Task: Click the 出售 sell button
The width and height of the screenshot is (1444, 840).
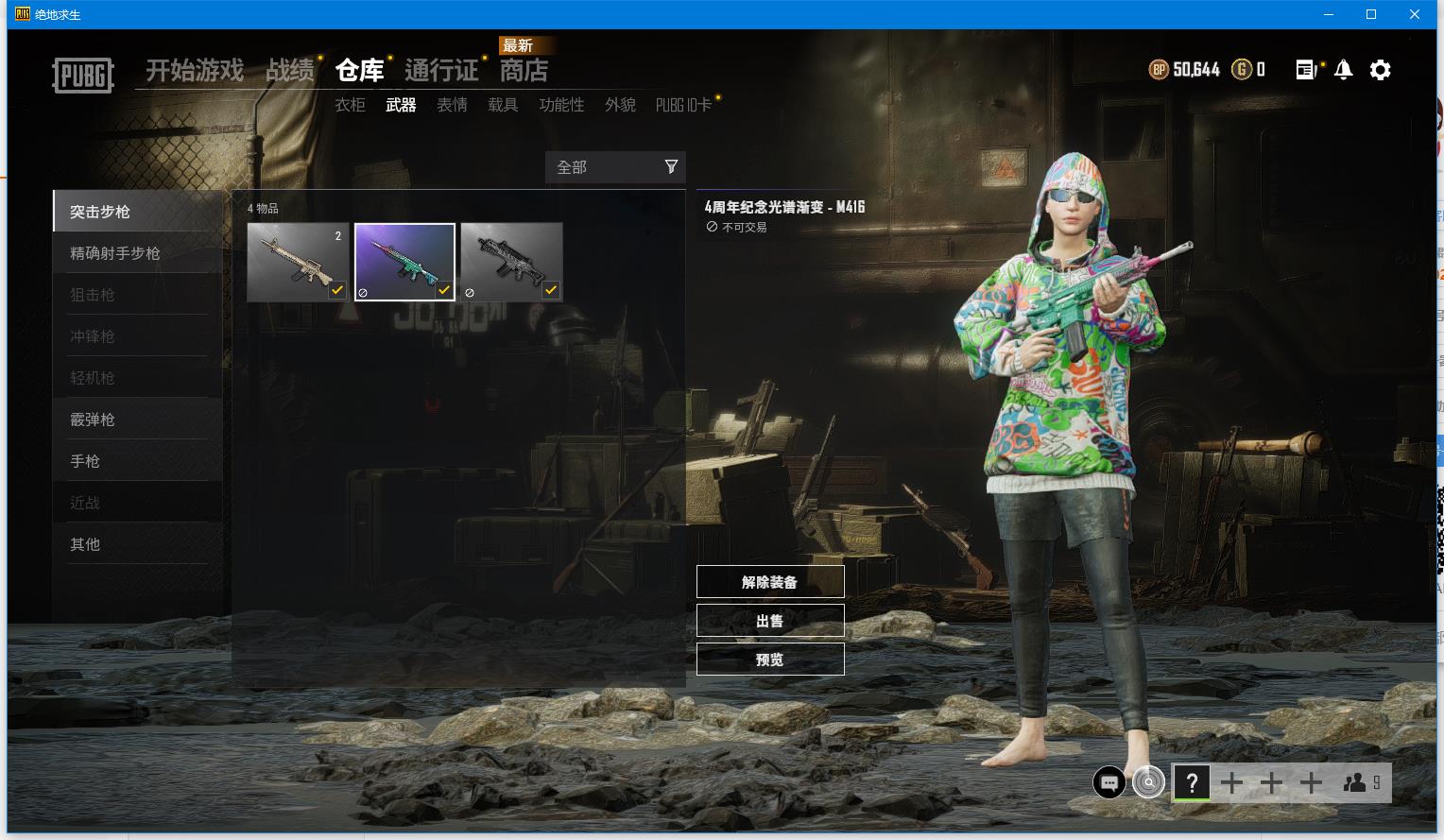Action: coord(769,621)
